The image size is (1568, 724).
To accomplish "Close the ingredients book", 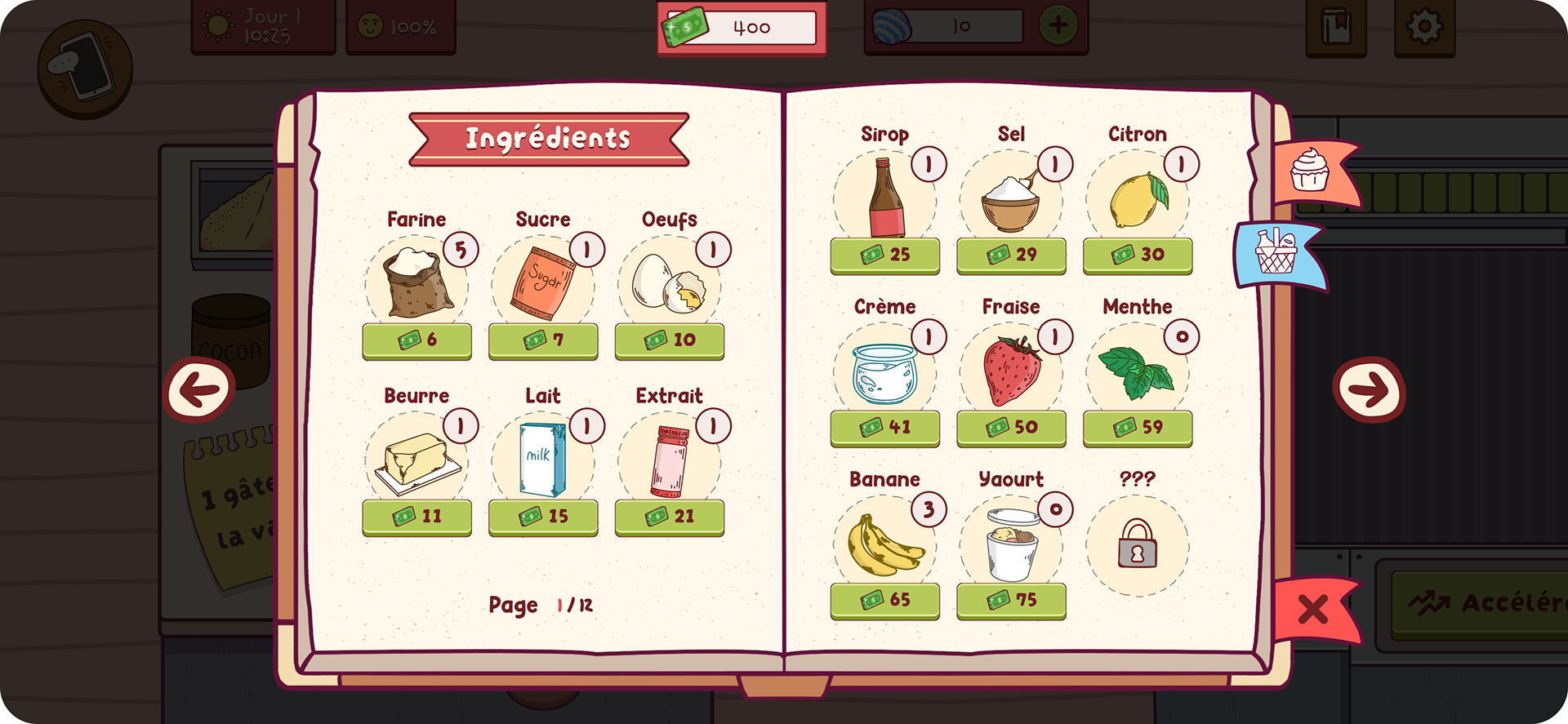I will 1312,610.
